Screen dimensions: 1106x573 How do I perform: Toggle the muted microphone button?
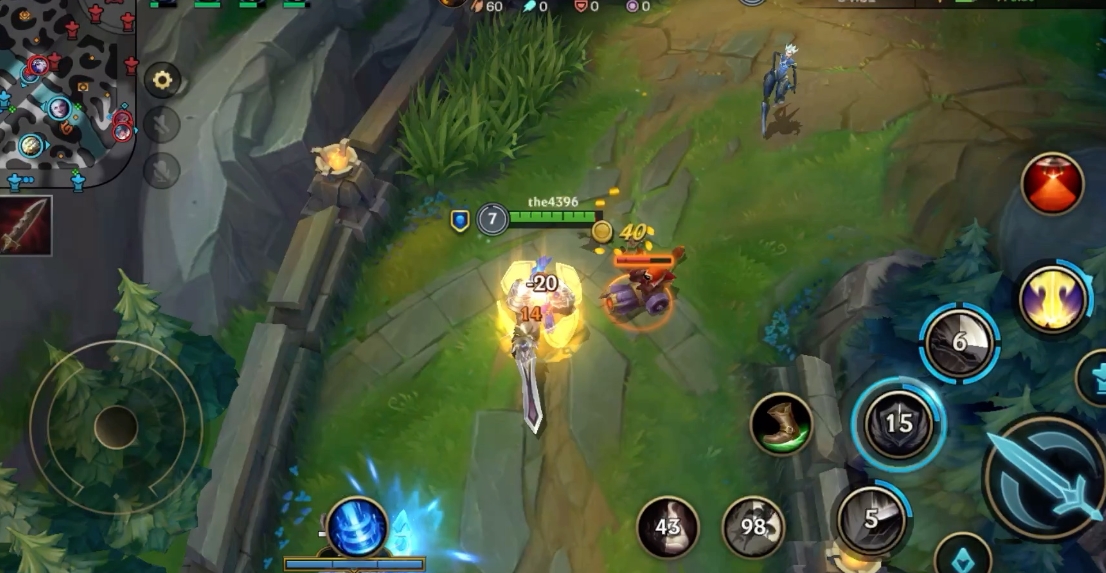coord(162,170)
